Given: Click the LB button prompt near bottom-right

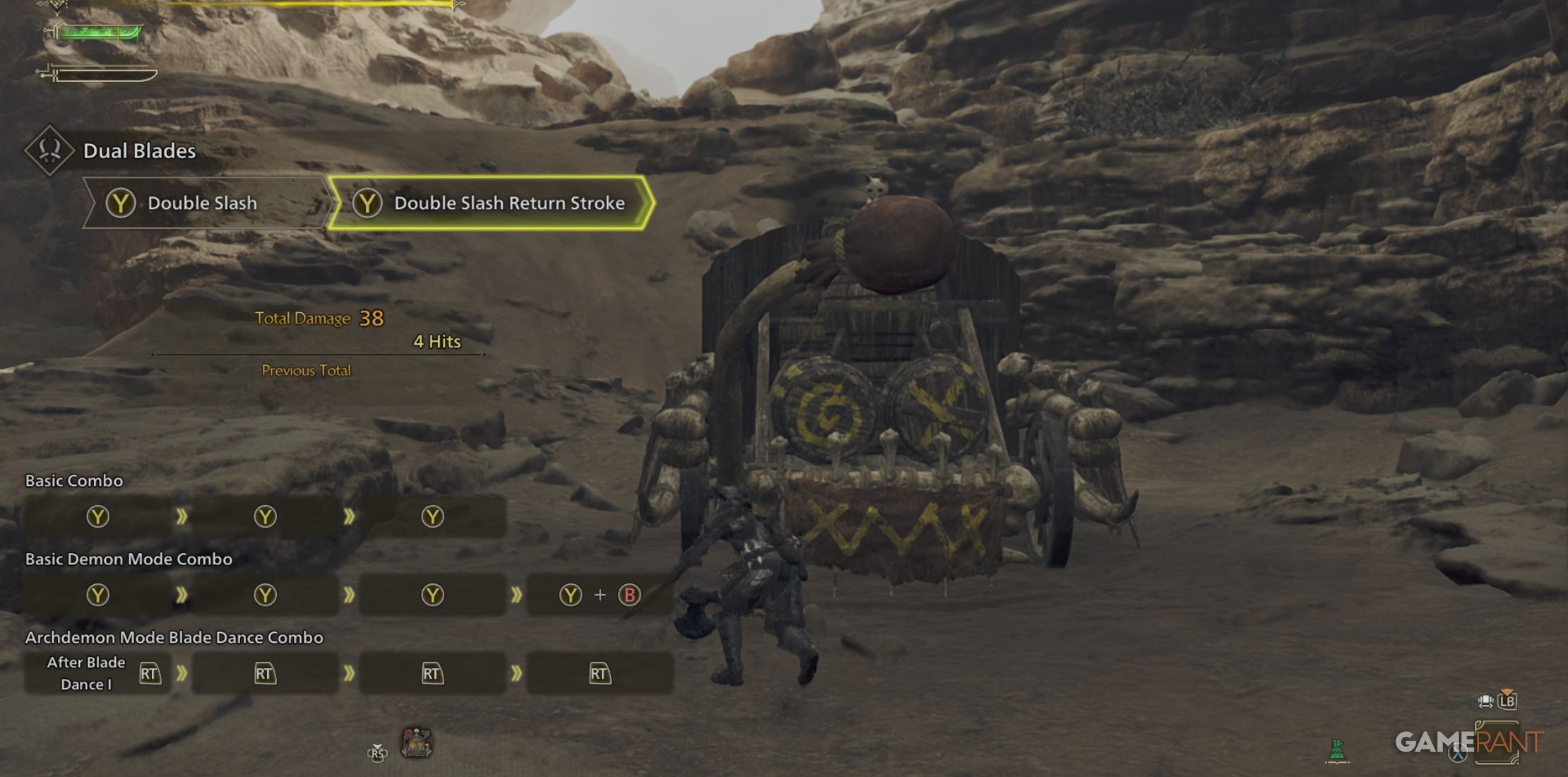Looking at the screenshot, I should tap(1507, 701).
